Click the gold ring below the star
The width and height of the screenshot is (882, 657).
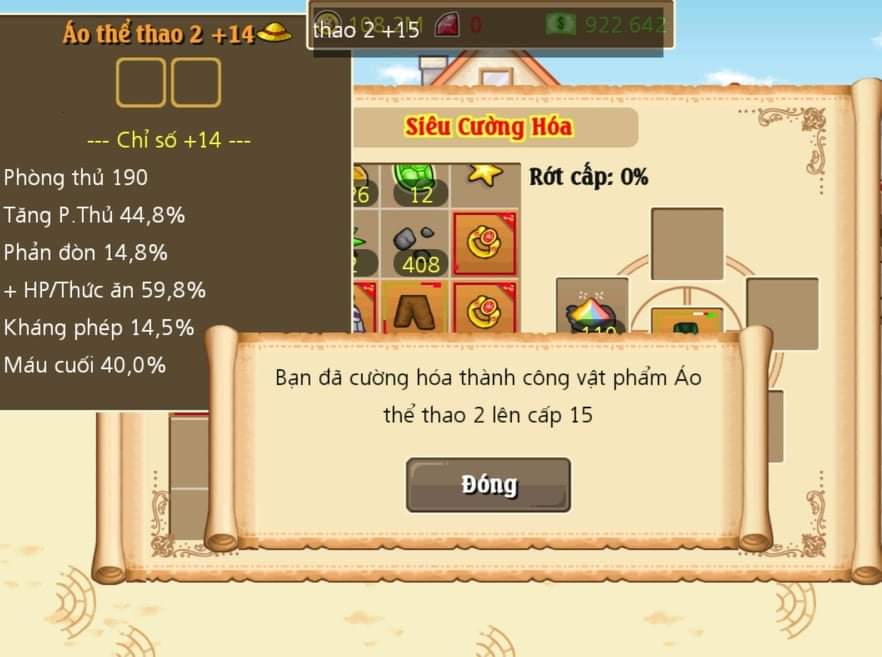[485, 243]
